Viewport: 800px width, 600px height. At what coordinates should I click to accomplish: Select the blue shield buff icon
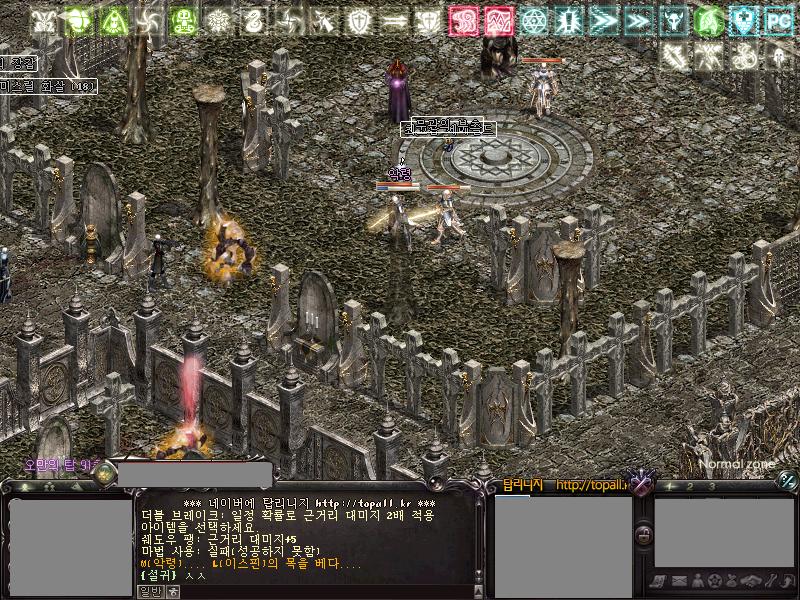tap(741, 19)
